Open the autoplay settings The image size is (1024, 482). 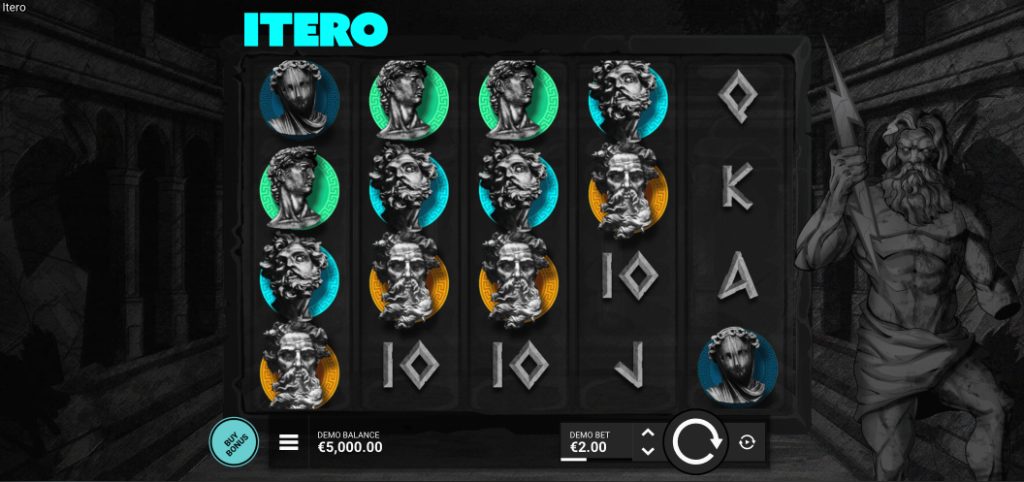pyautogui.click(x=746, y=442)
